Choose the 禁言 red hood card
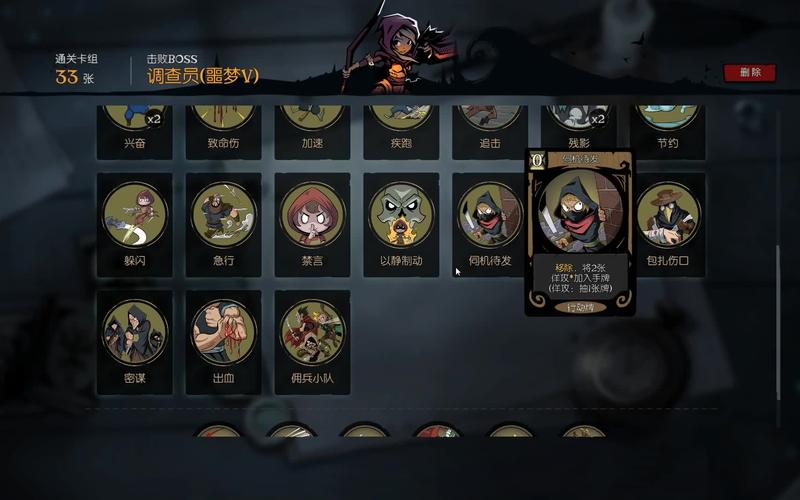Screen dimensions: 800x500 point(312,224)
